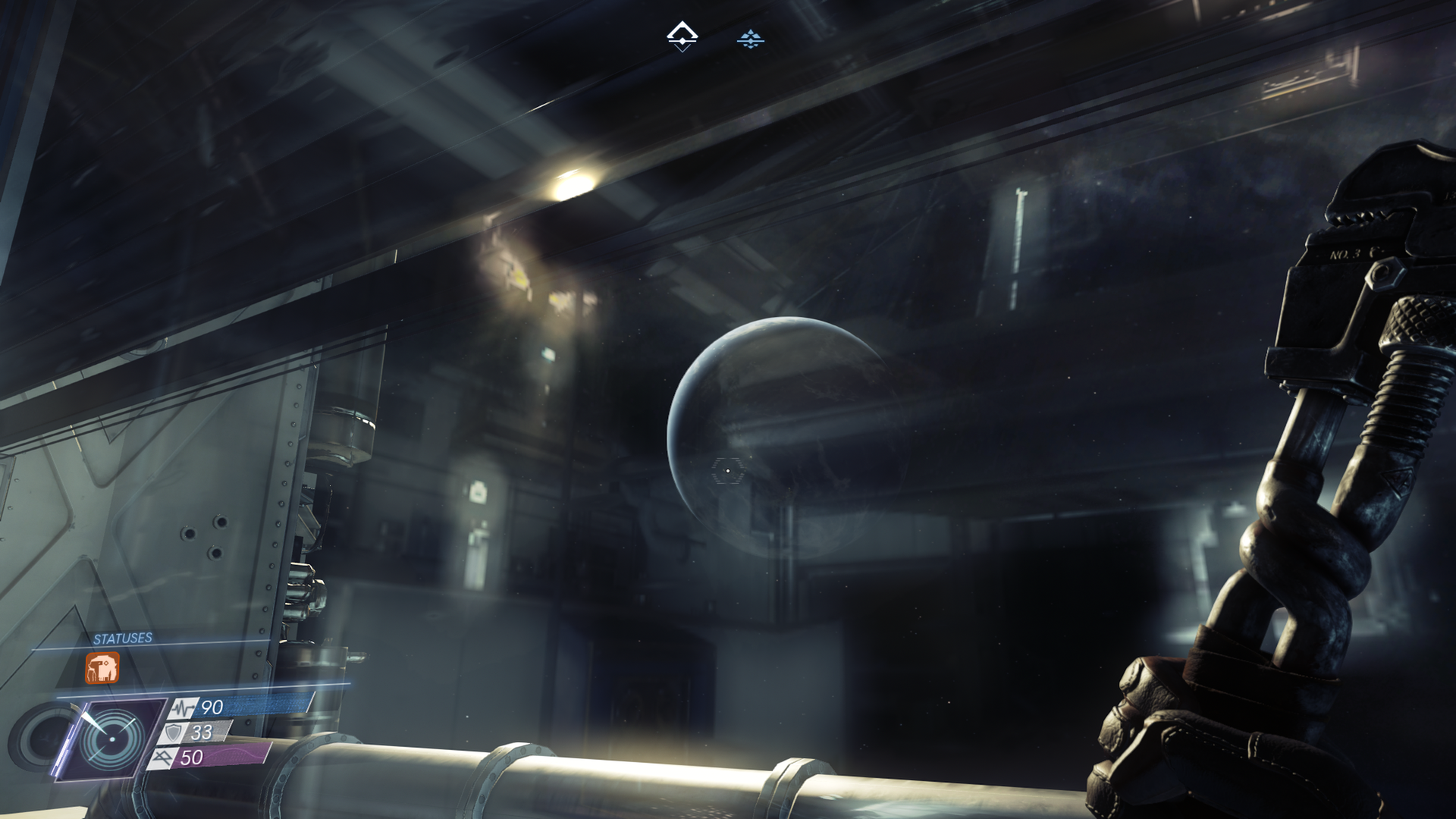Click the psi icon next to the 50 value
This screenshot has width=1456, height=819.
click(164, 757)
